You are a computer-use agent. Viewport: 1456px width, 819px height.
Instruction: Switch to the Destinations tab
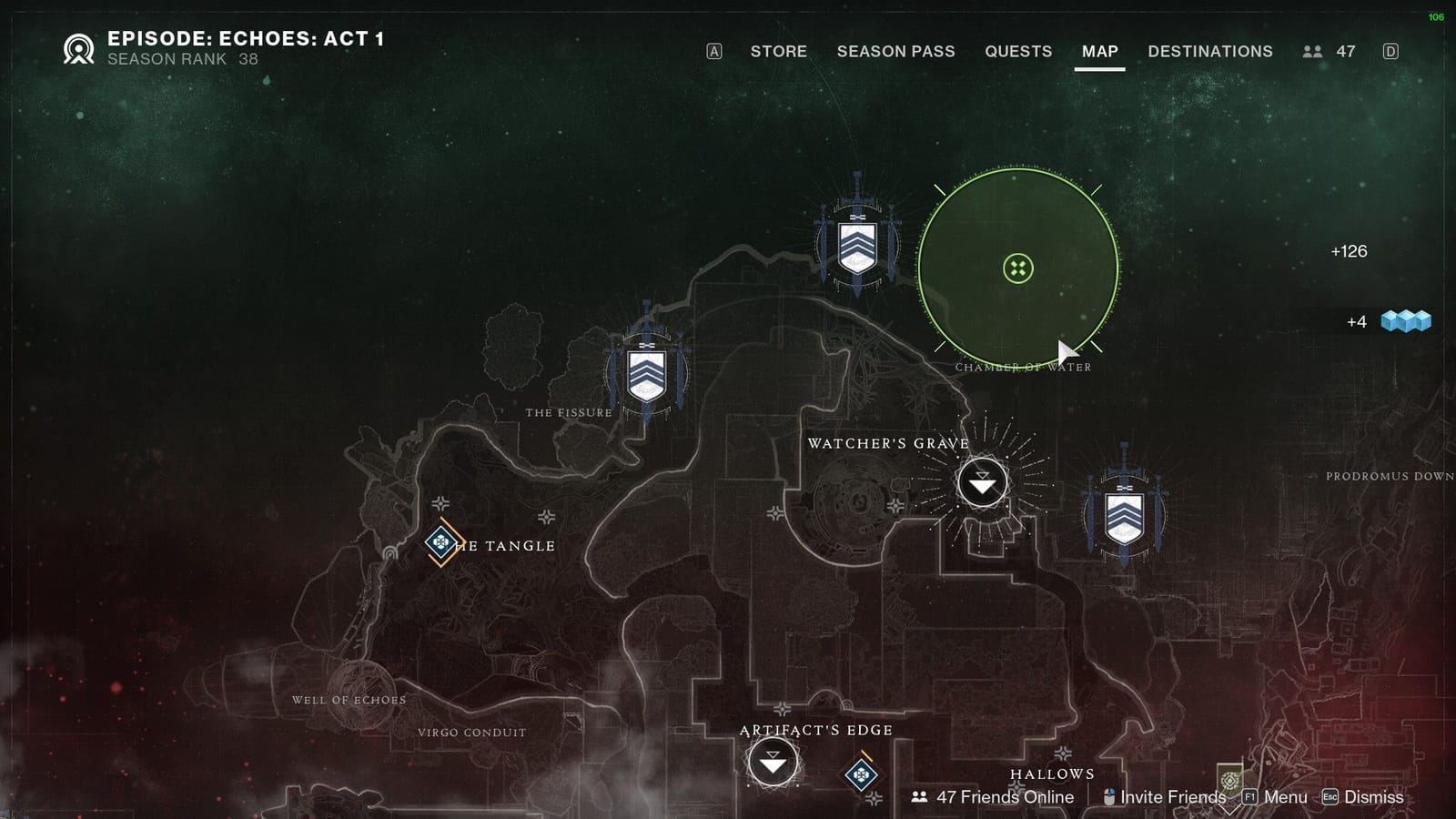(x=1211, y=52)
